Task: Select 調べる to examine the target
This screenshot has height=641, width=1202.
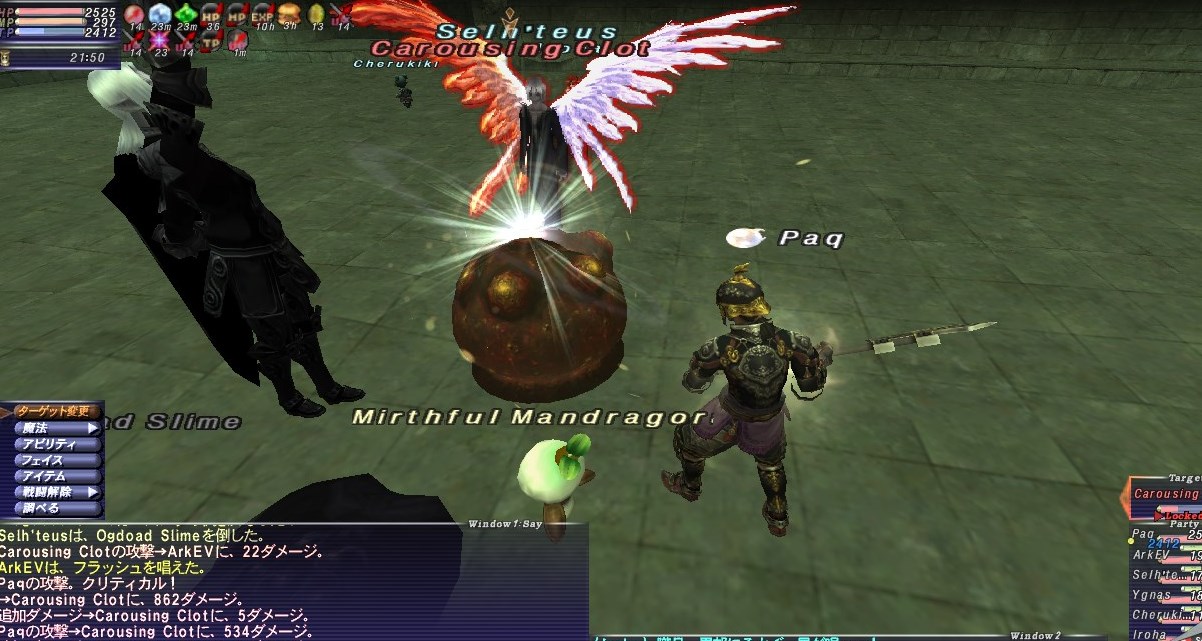Action: coord(55,508)
